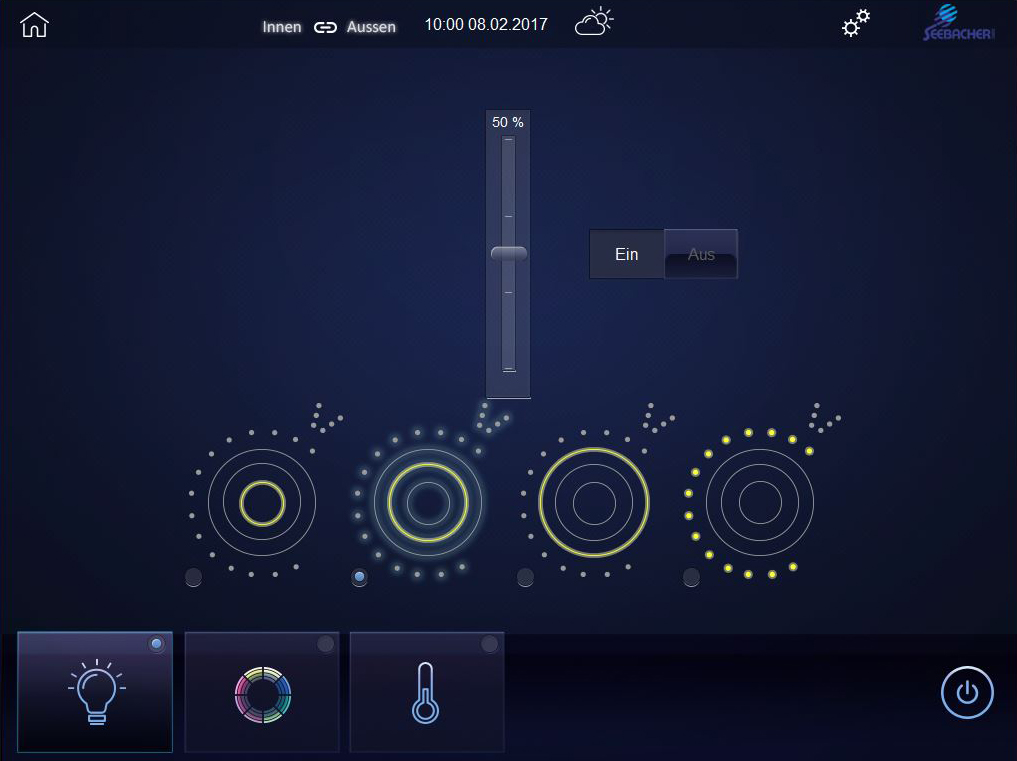Toggle the Innen–Aussen link icon
Viewport: 1017px width, 761px height.
[325, 27]
